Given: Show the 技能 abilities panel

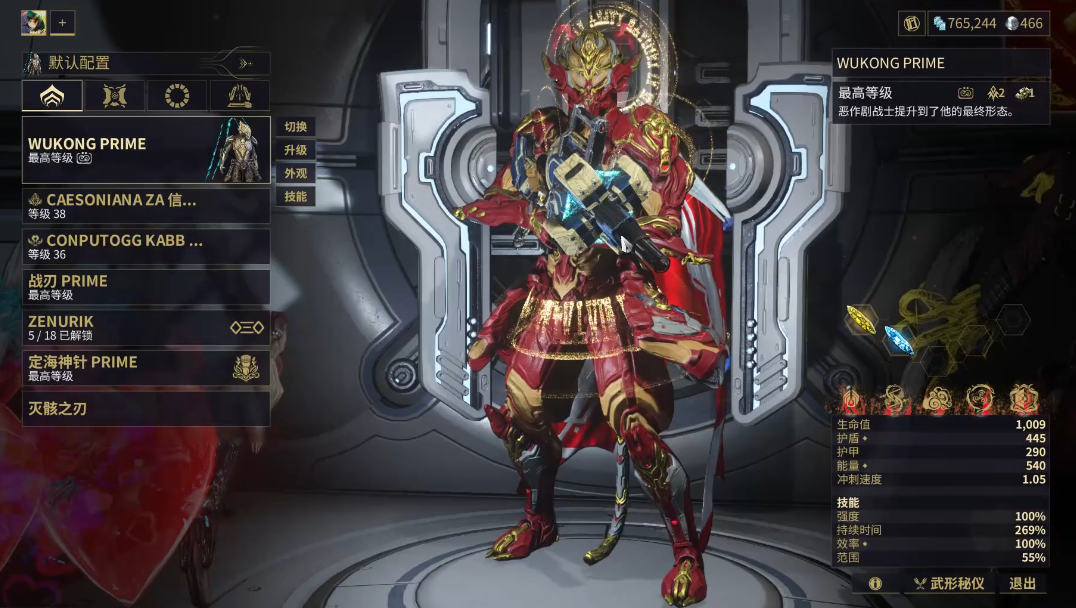Looking at the screenshot, I should [x=295, y=196].
